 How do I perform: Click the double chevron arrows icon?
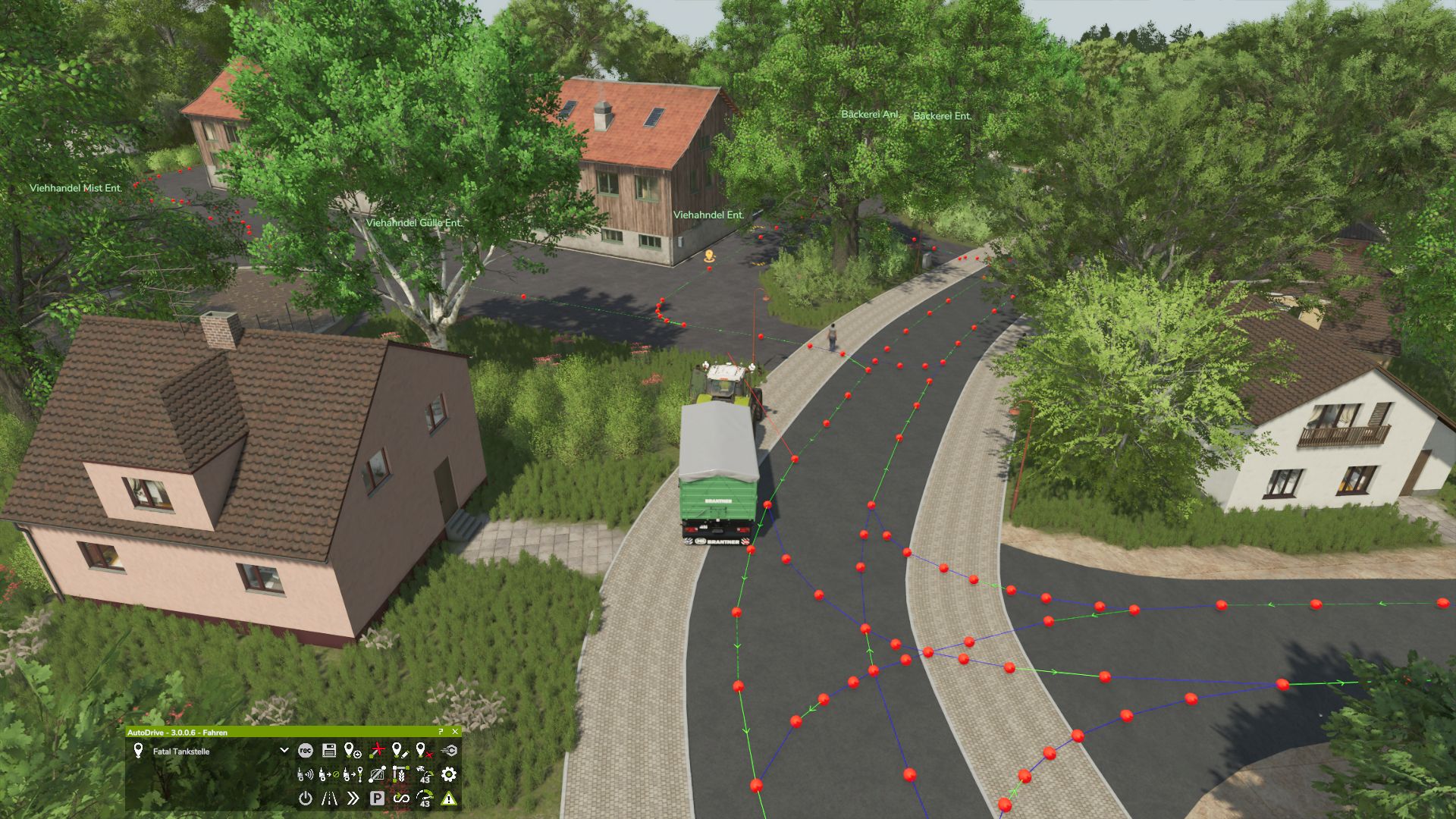(x=353, y=798)
